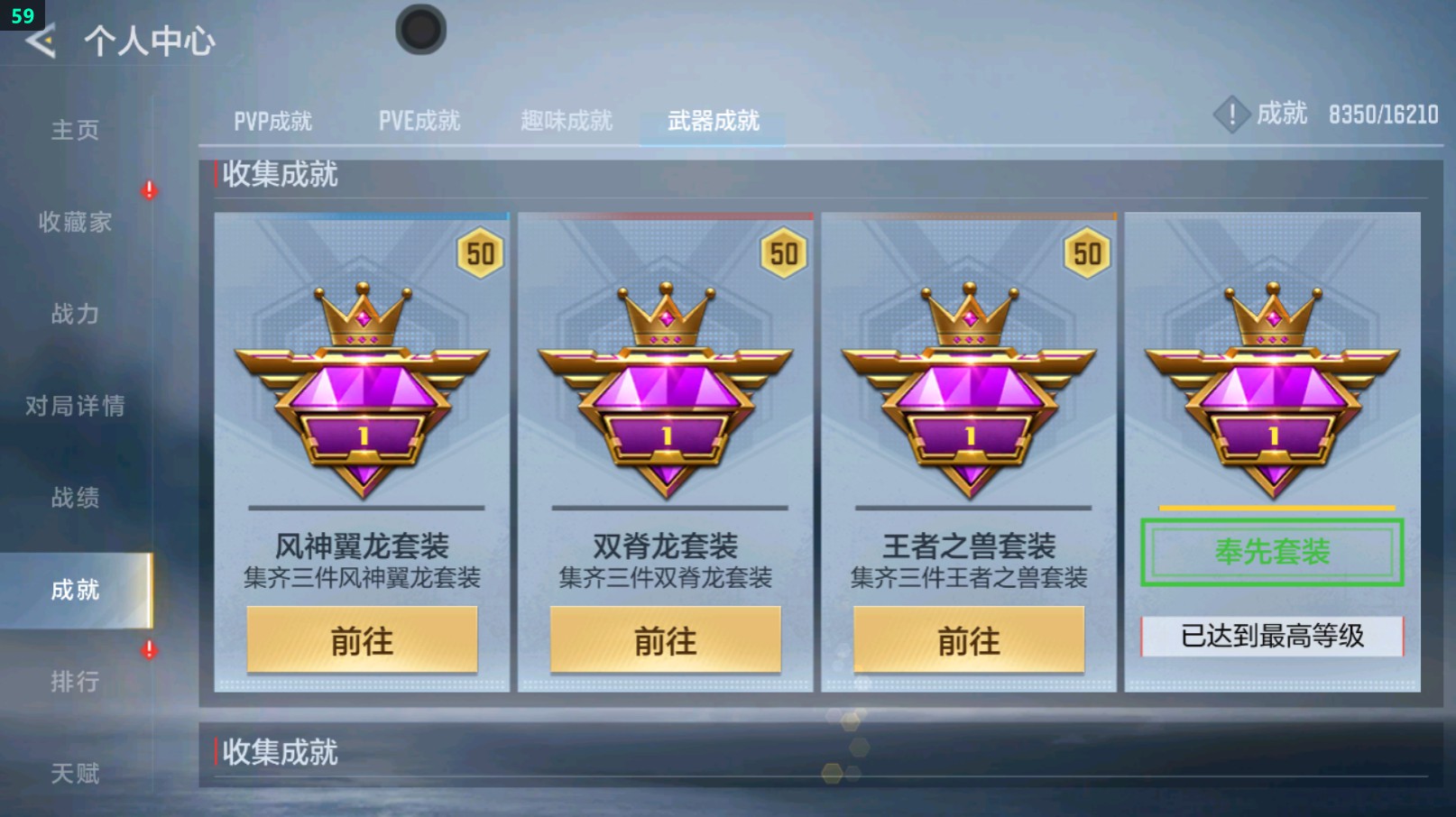Tap the 50 hexagon badge on 王者之兽套装 card
The height and width of the screenshot is (817, 1456).
point(1084,254)
